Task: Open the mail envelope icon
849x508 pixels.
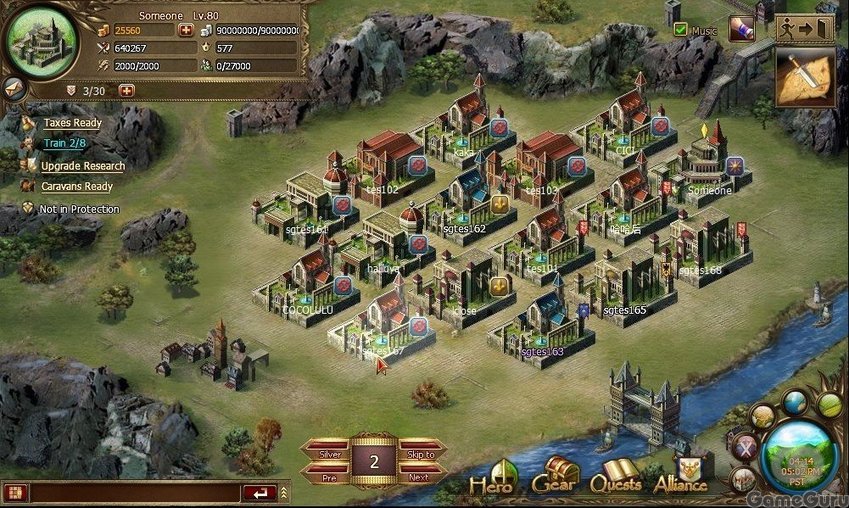Action: (x=14, y=87)
